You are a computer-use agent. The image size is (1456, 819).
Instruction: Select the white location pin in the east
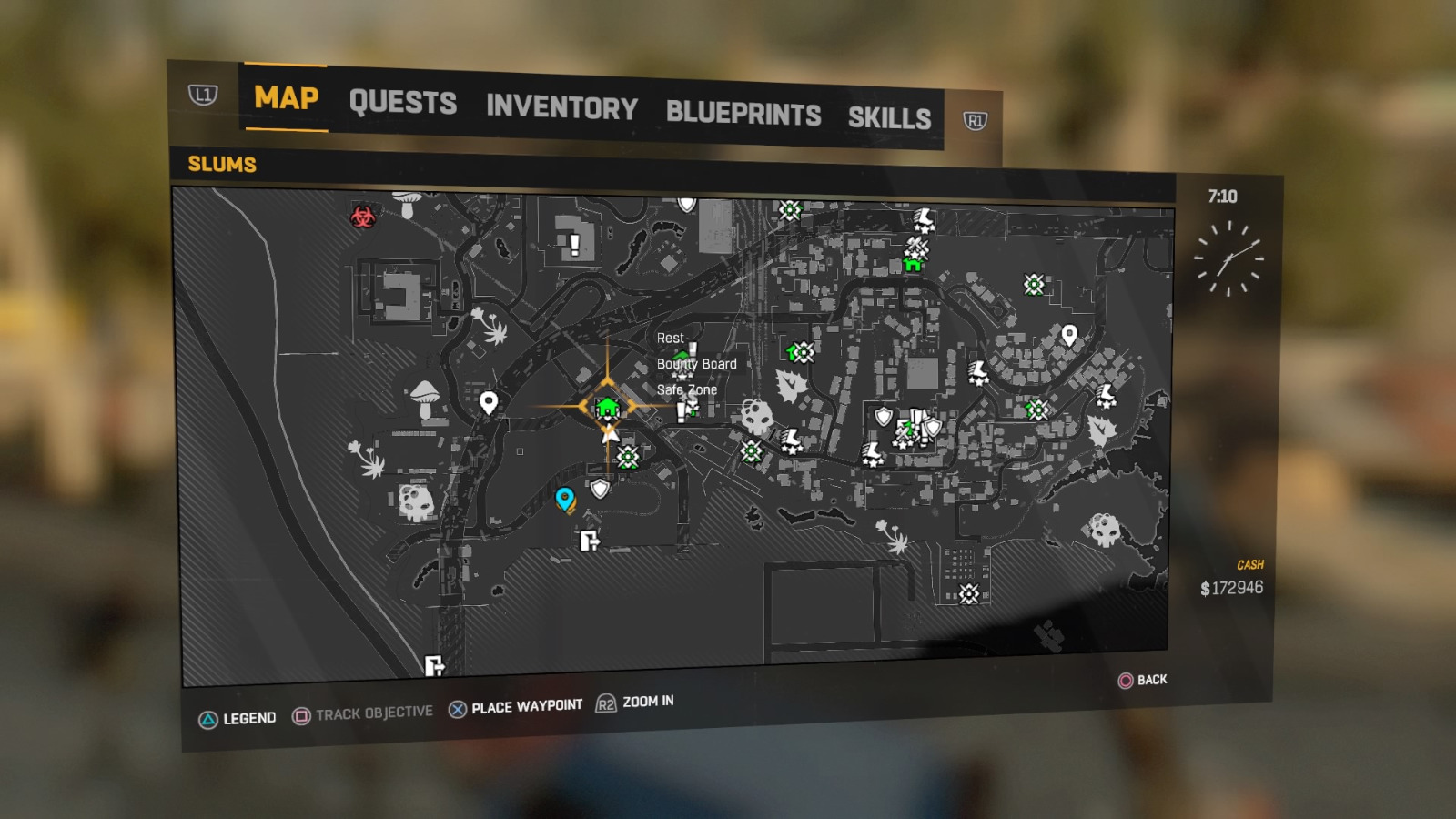1067,336
